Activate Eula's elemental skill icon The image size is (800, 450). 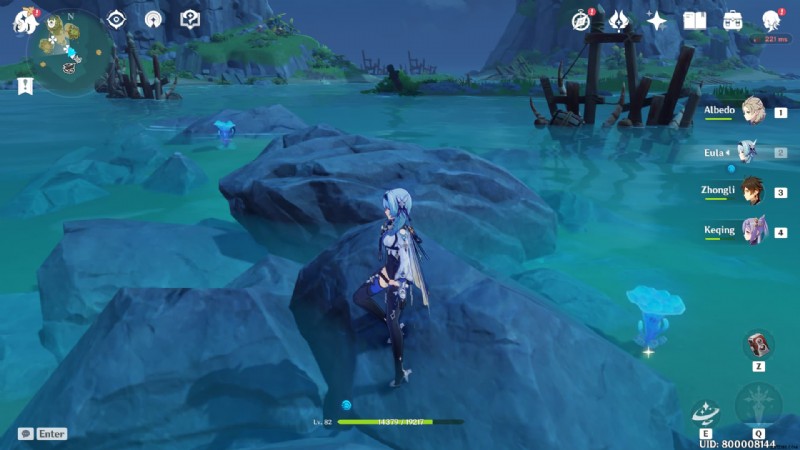(705, 413)
